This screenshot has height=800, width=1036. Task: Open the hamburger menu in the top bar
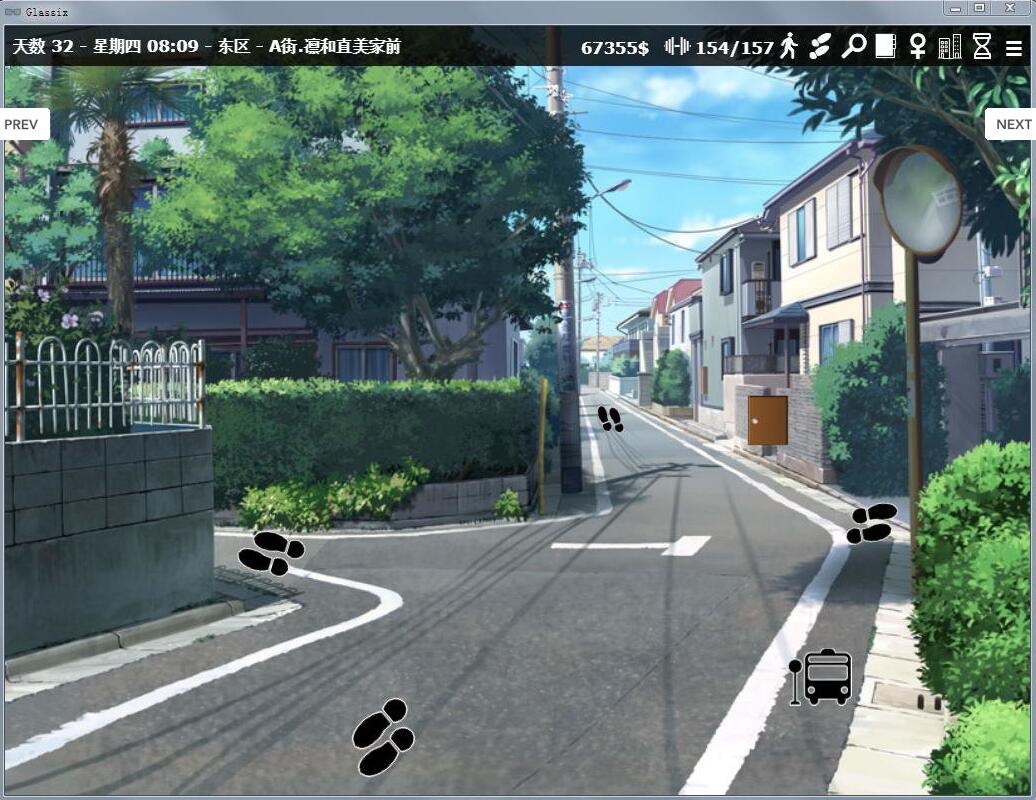point(1014,47)
